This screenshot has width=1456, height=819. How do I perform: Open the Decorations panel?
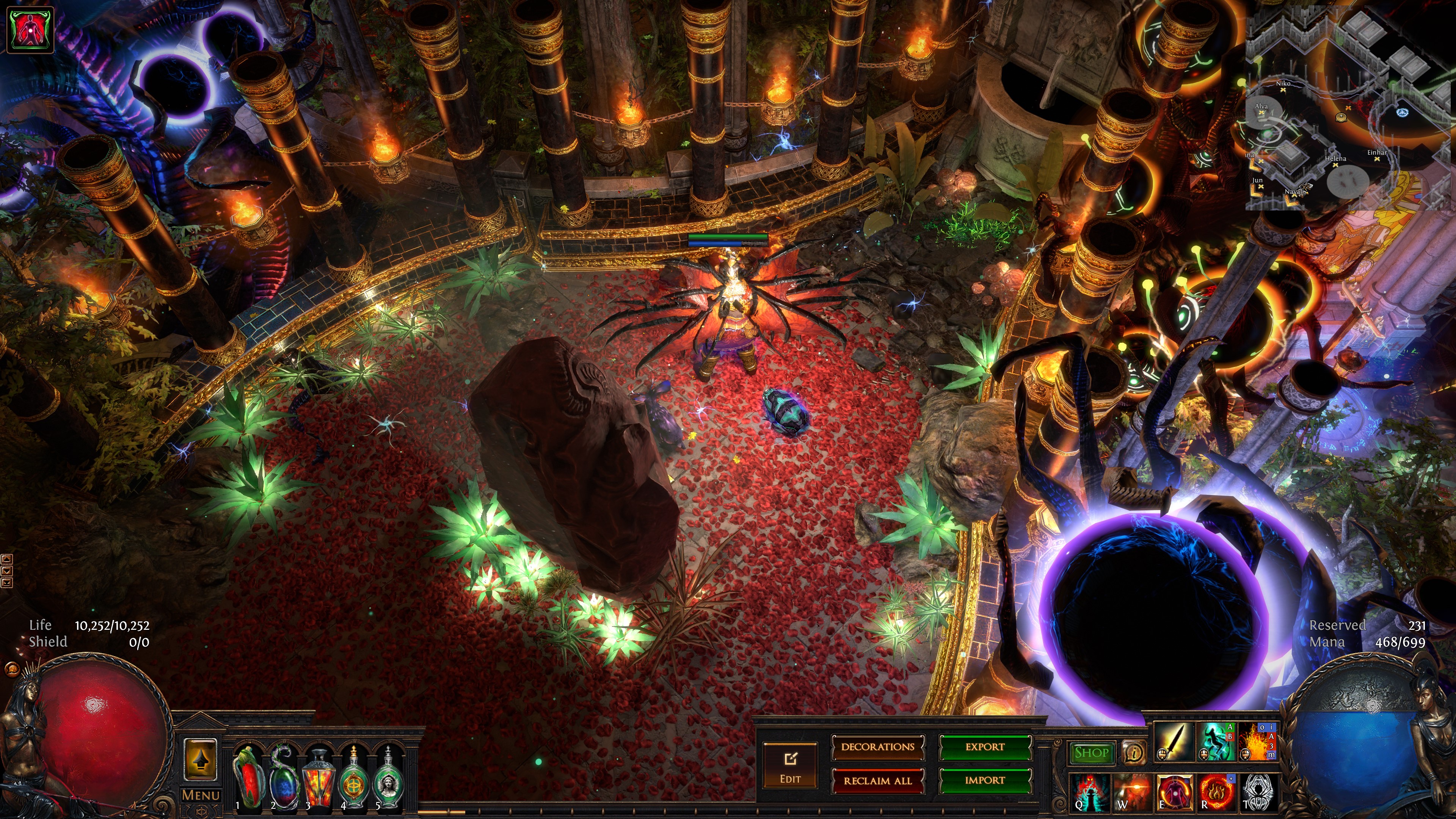tap(877, 747)
